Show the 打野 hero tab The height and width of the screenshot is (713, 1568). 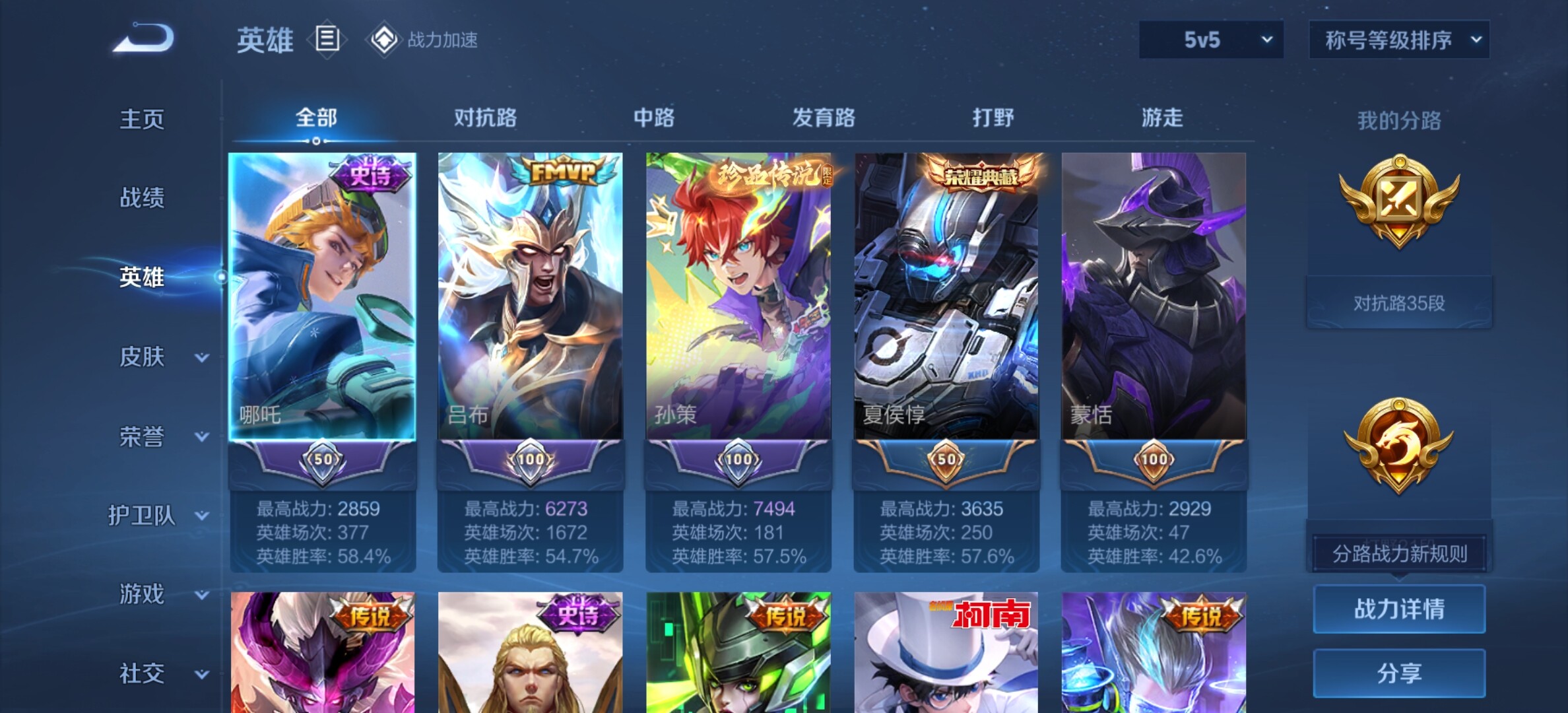tap(993, 118)
